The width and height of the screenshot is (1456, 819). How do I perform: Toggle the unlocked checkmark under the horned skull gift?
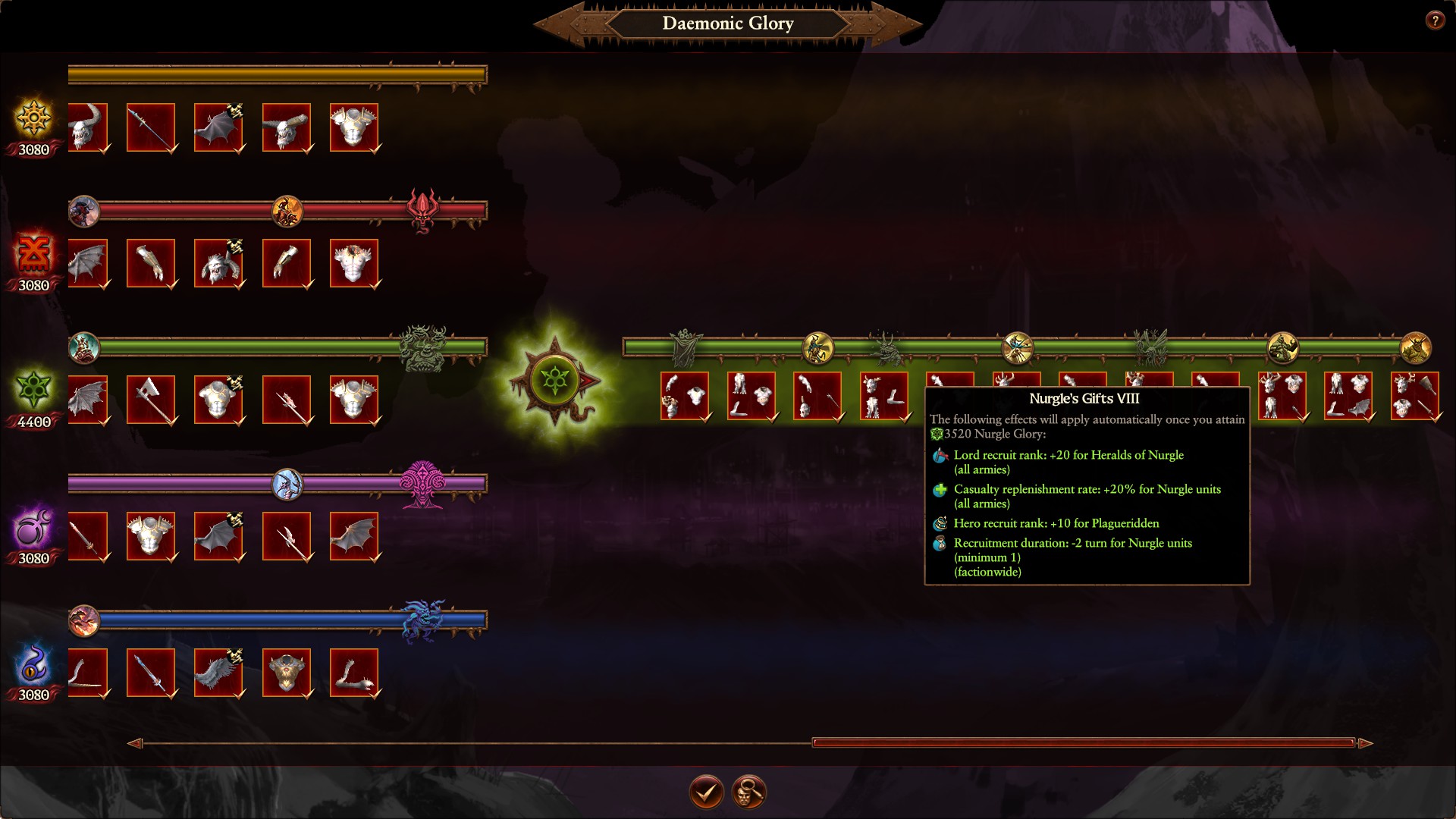pyautogui.click(x=103, y=149)
